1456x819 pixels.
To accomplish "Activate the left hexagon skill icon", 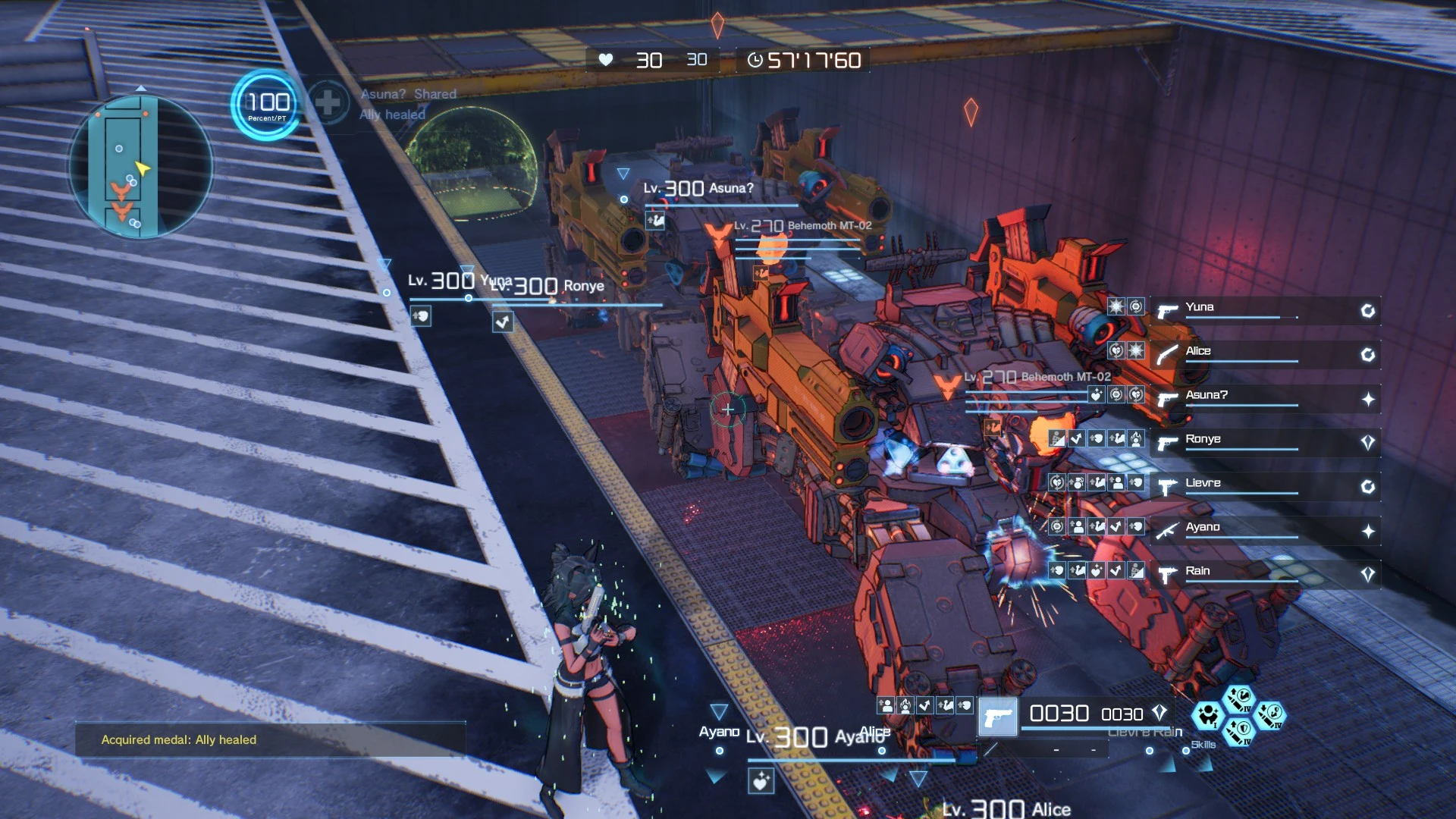I will tap(1207, 715).
